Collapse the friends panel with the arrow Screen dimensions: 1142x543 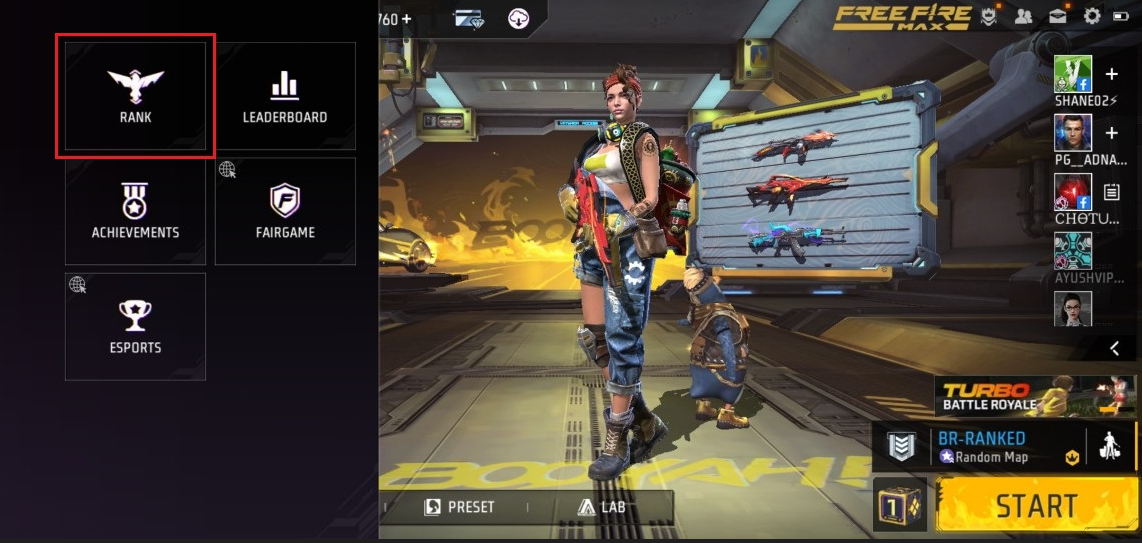coord(1114,348)
